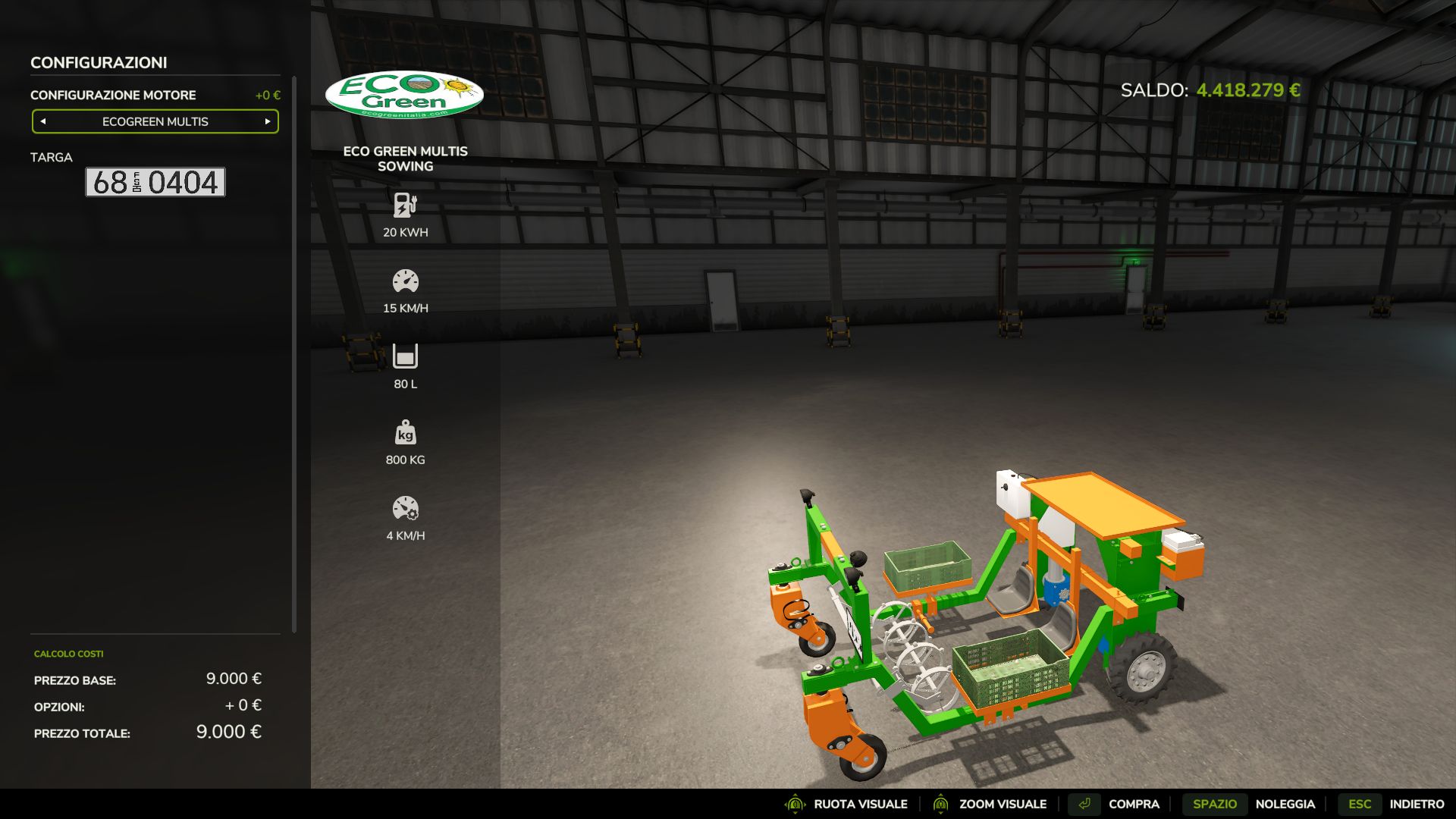Rent the machine via Noleggia
This screenshot has height=819, width=1456.
(1287, 804)
